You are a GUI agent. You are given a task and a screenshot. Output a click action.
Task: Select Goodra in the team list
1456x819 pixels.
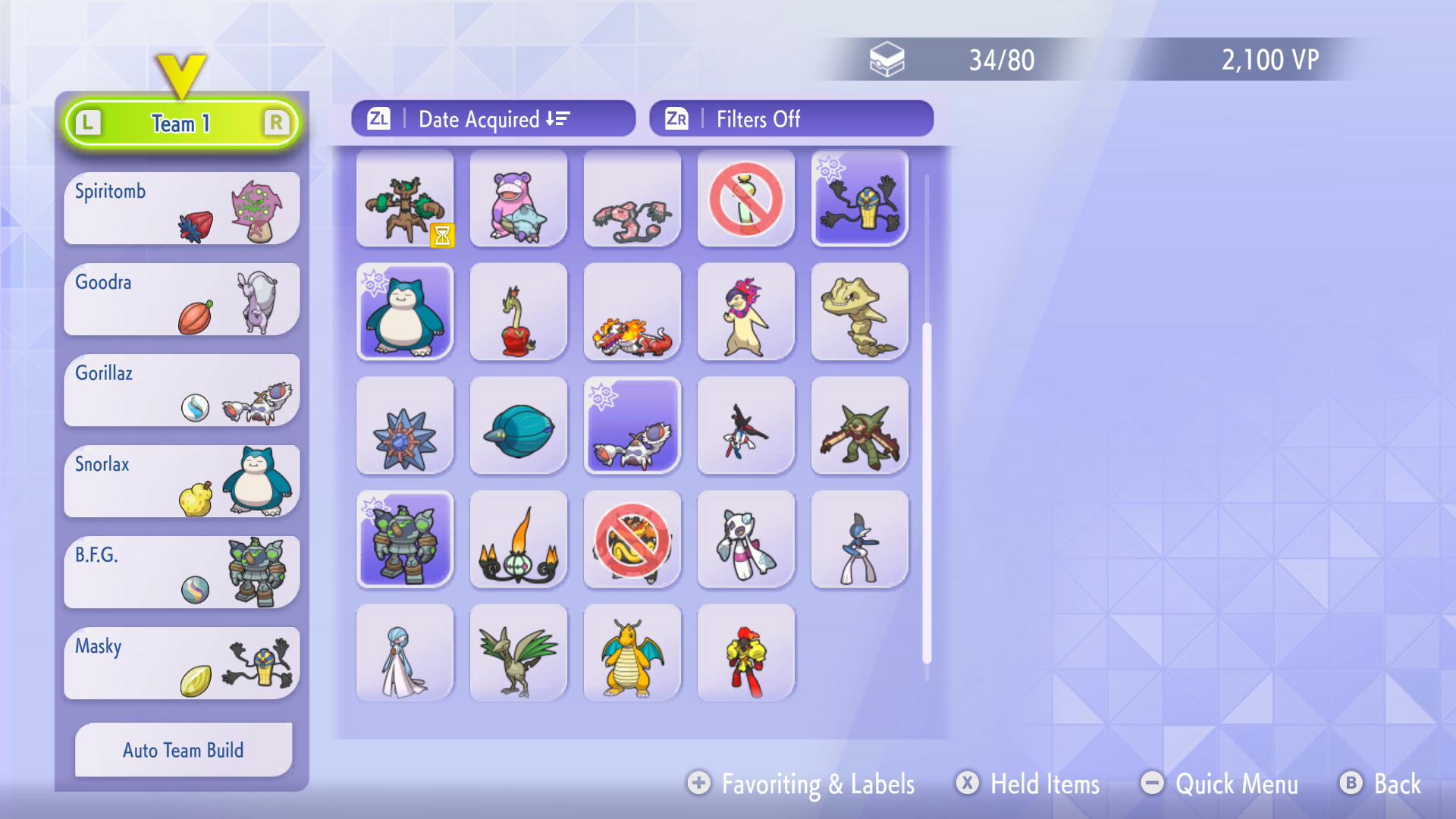pos(182,300)
